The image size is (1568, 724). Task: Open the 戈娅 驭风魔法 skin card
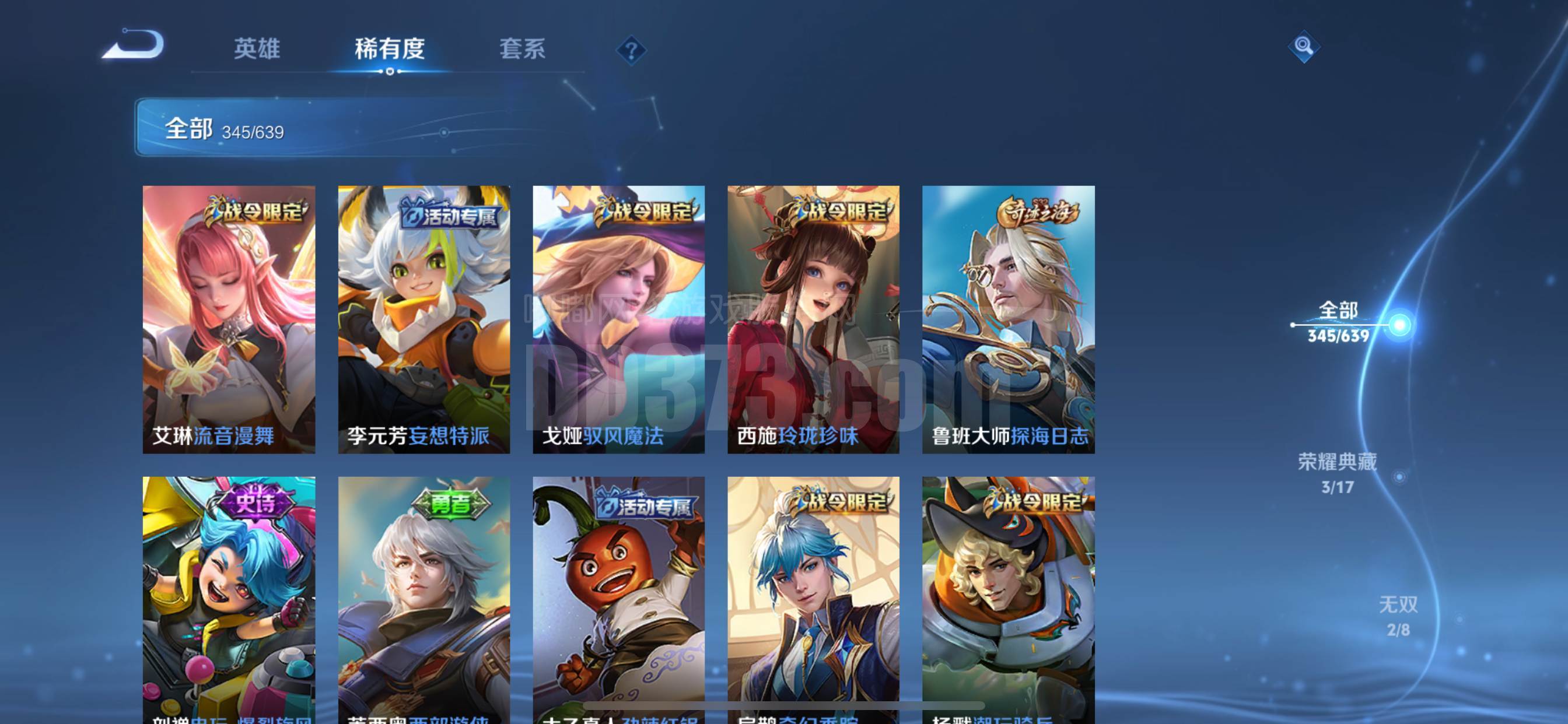(618, 319)
